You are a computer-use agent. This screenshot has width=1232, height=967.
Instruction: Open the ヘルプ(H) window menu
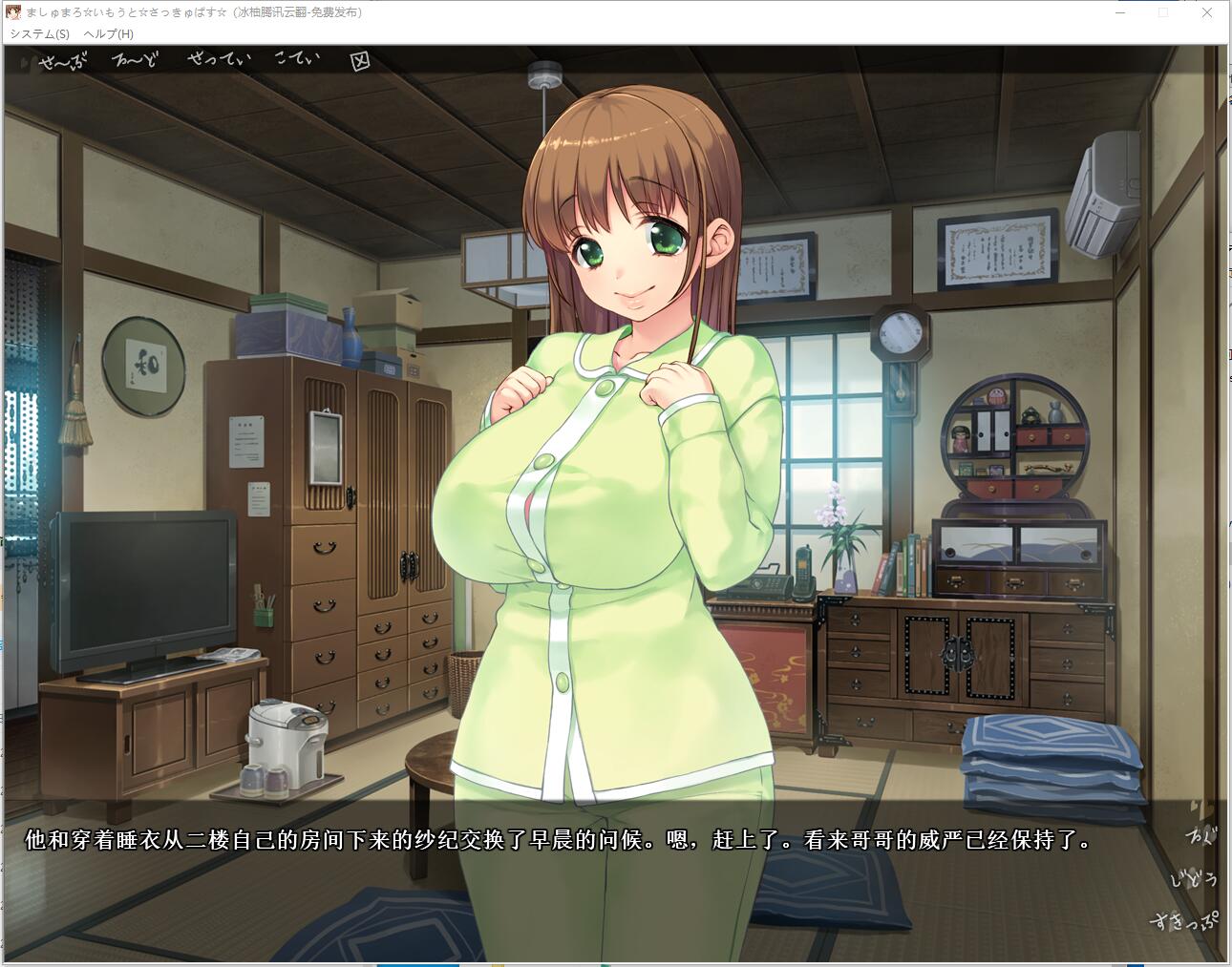(109, 33)
